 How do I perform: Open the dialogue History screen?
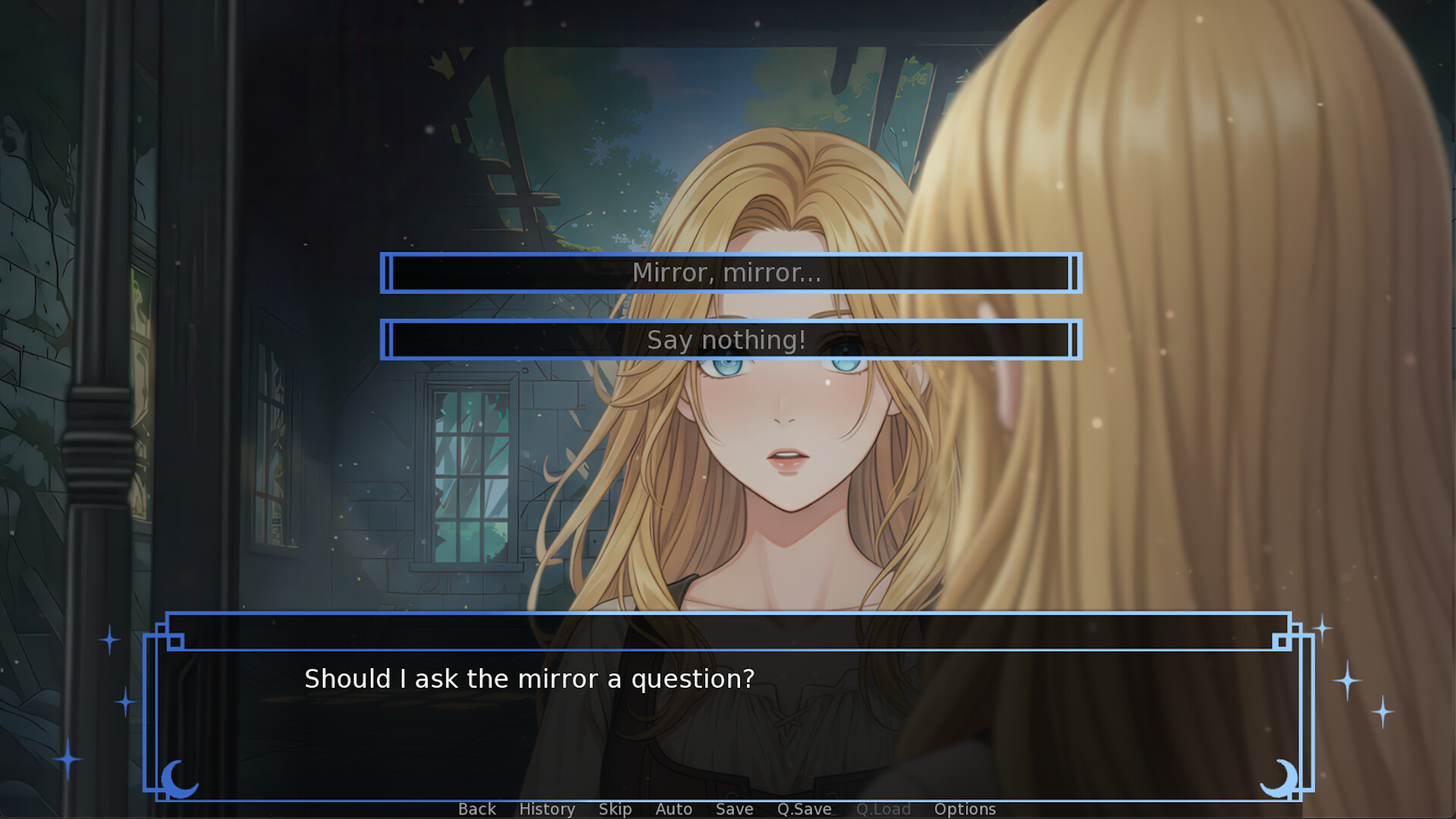coord(547,808)
